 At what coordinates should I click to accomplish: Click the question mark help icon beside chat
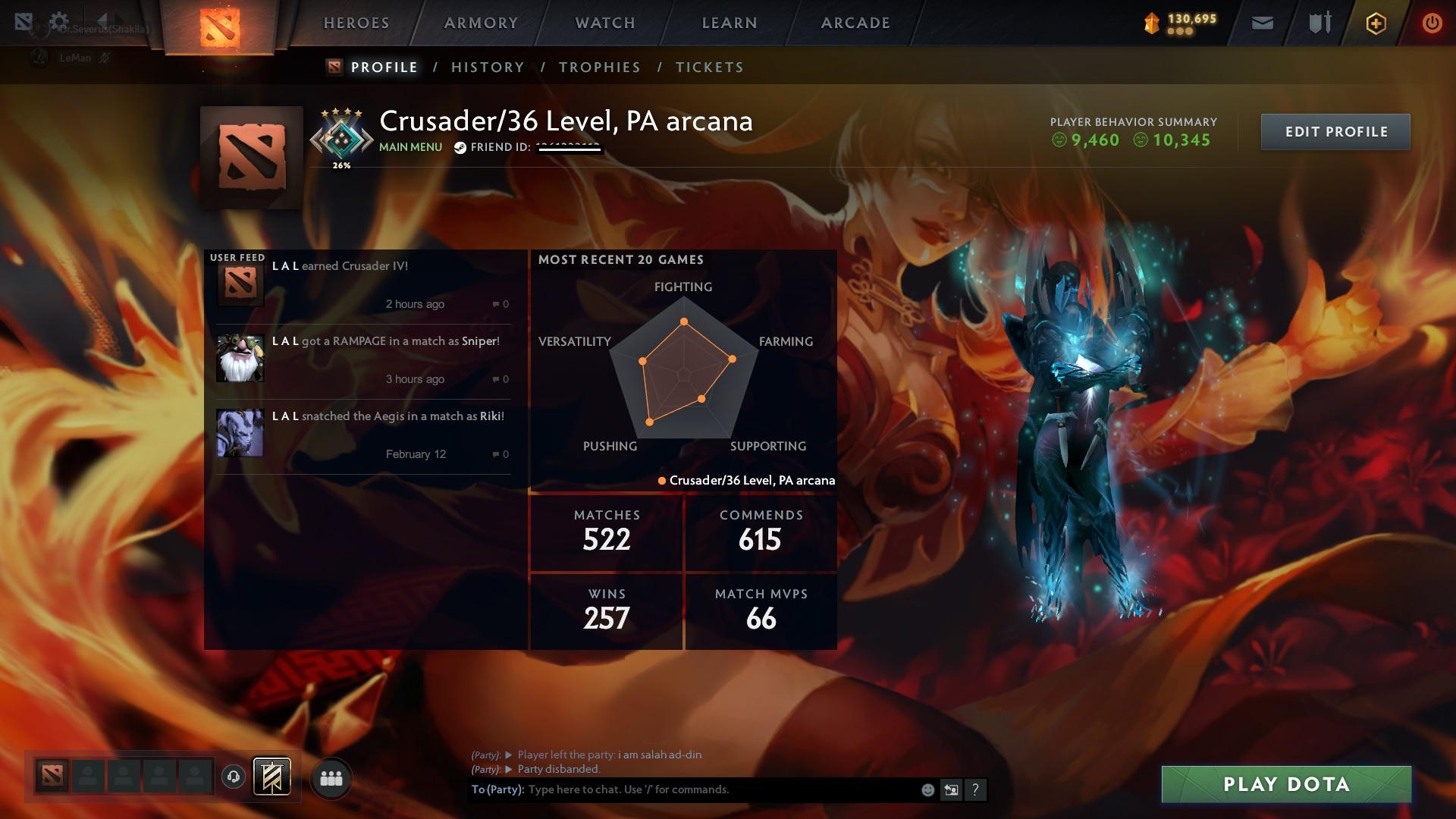point(976,789)
